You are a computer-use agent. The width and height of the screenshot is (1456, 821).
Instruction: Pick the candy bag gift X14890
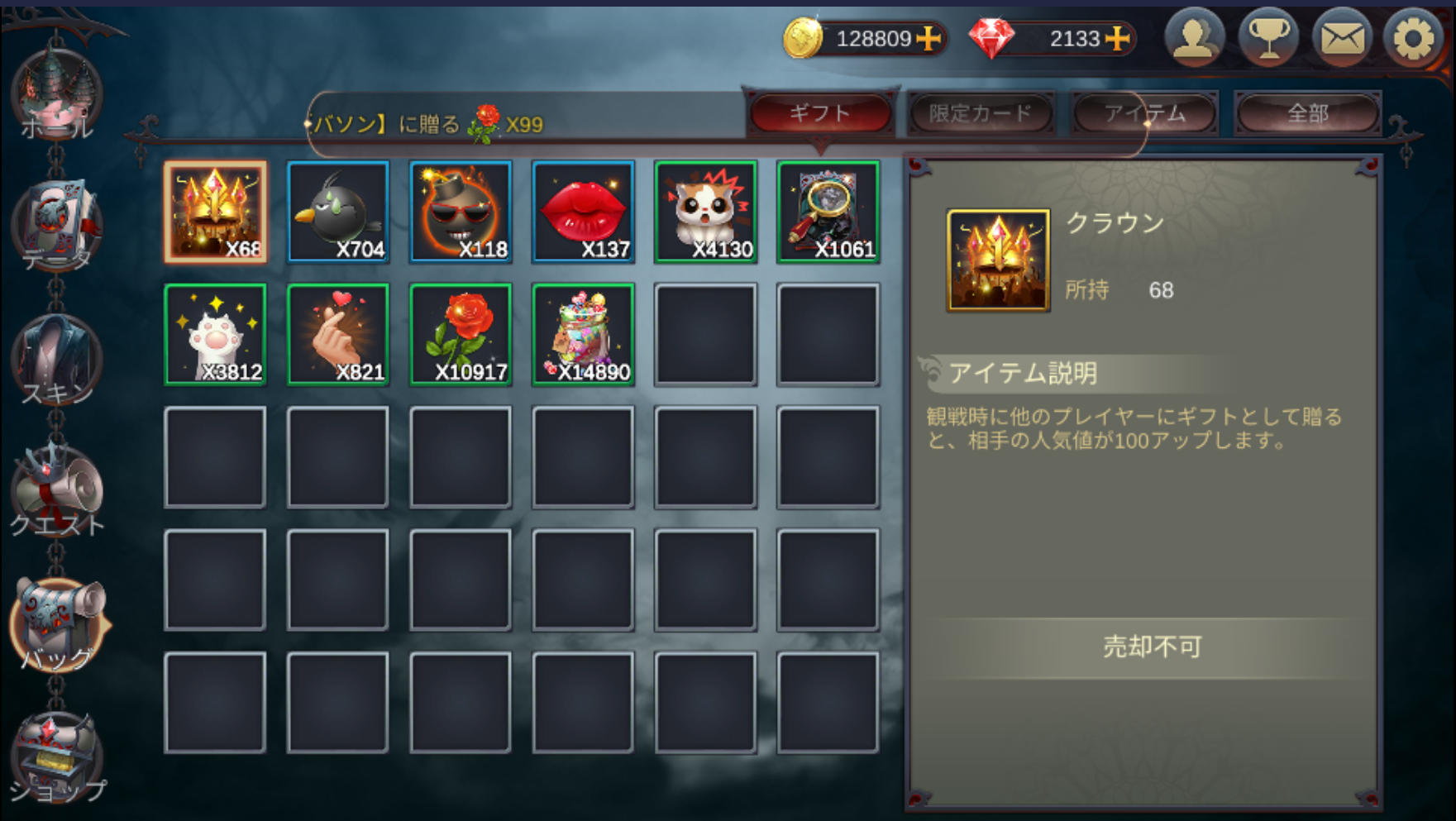[x=583, y=335]
